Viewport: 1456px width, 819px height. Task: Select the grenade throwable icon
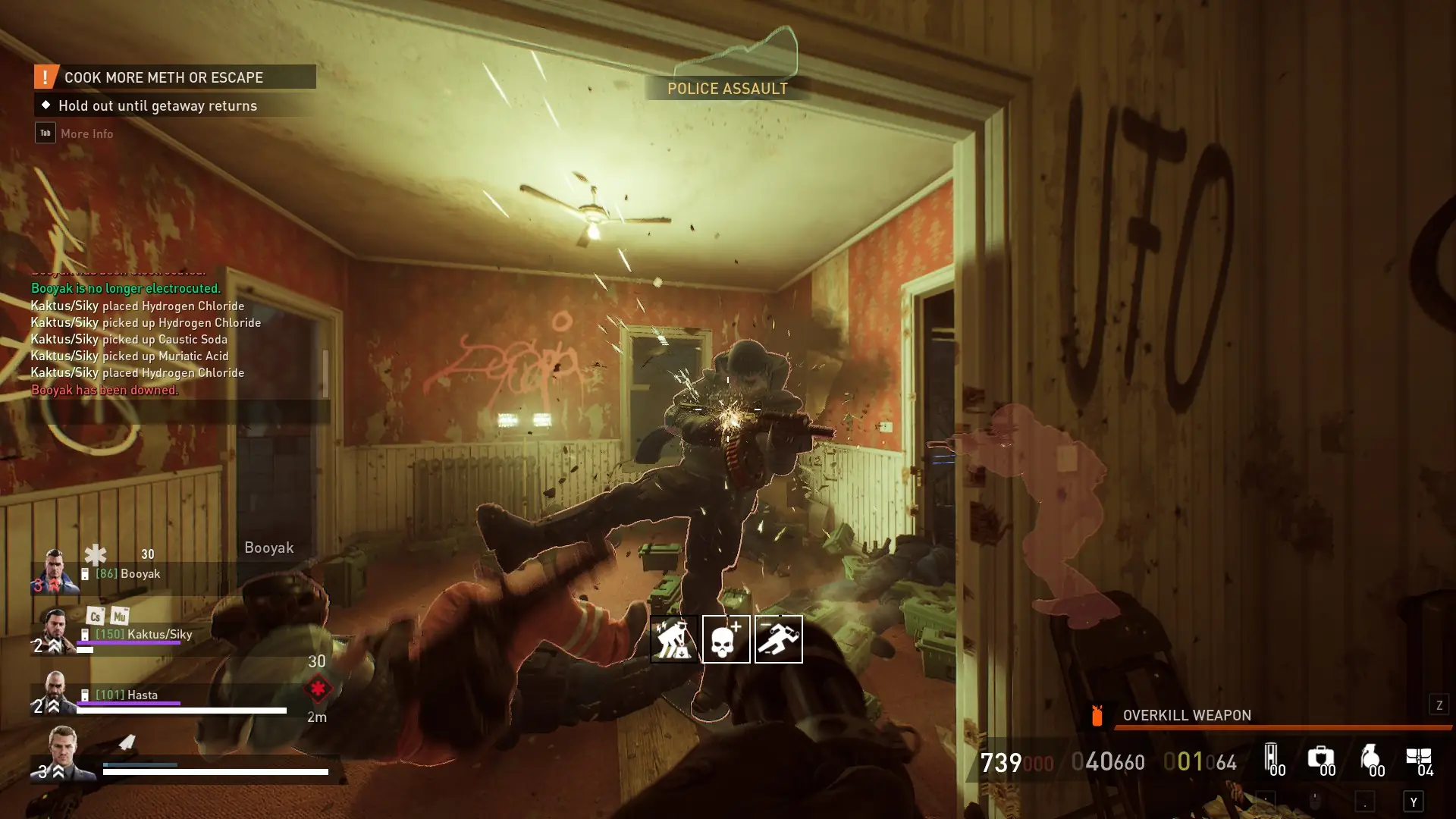(x=1370, y=758)
